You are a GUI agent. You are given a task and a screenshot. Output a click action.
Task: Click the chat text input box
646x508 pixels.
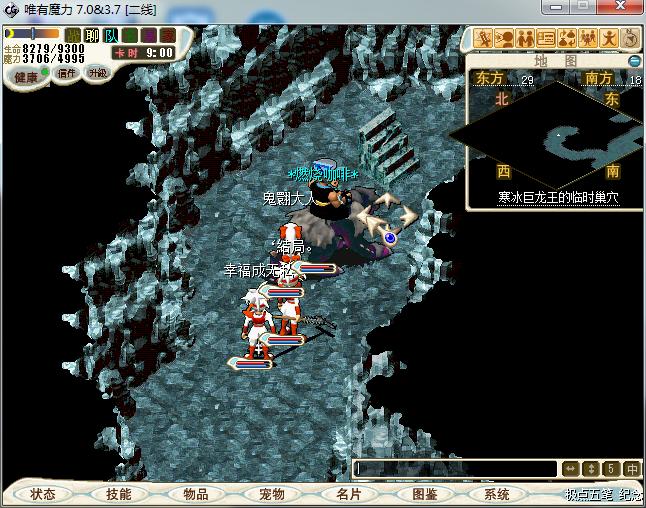[455, 468]
